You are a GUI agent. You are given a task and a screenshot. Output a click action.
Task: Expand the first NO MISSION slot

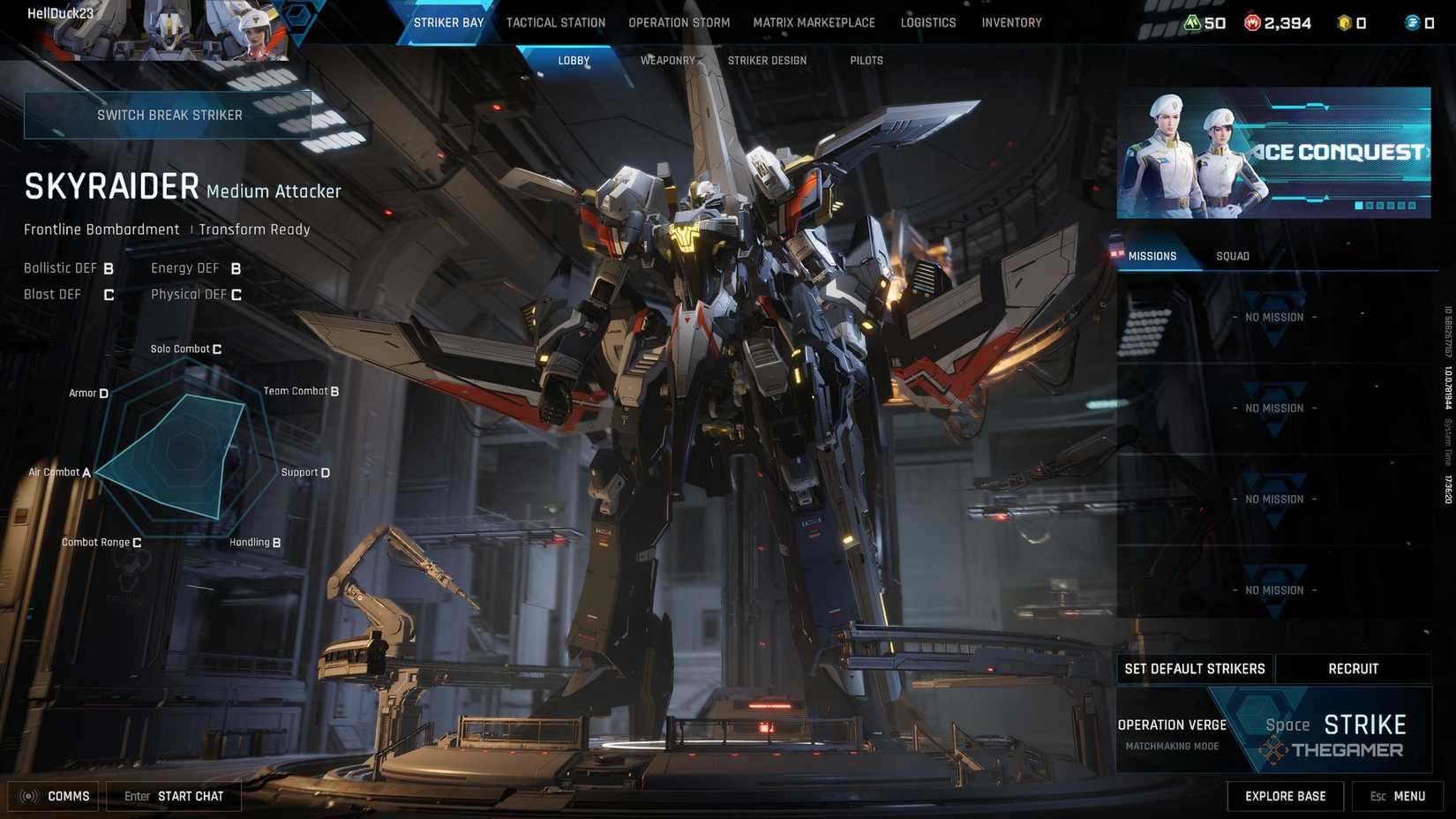pyautogui.click(x=1273, y=317)
